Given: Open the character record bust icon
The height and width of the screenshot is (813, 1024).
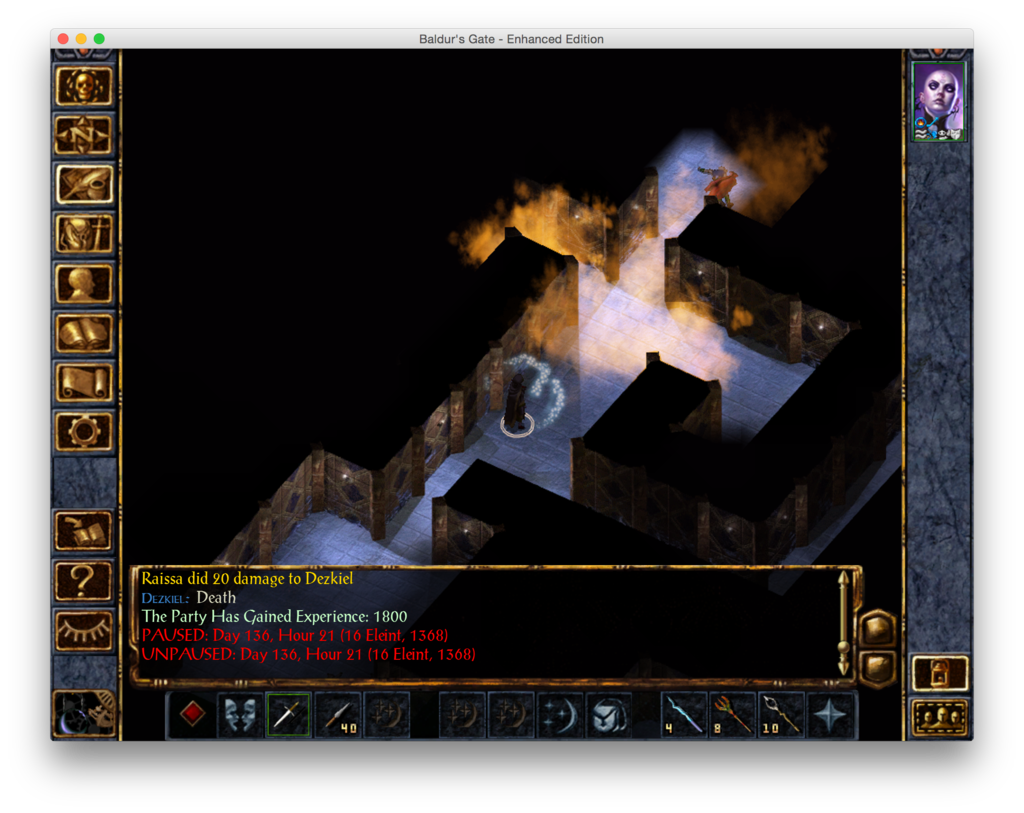Looking at the screenshot, I should click(84, 284).
